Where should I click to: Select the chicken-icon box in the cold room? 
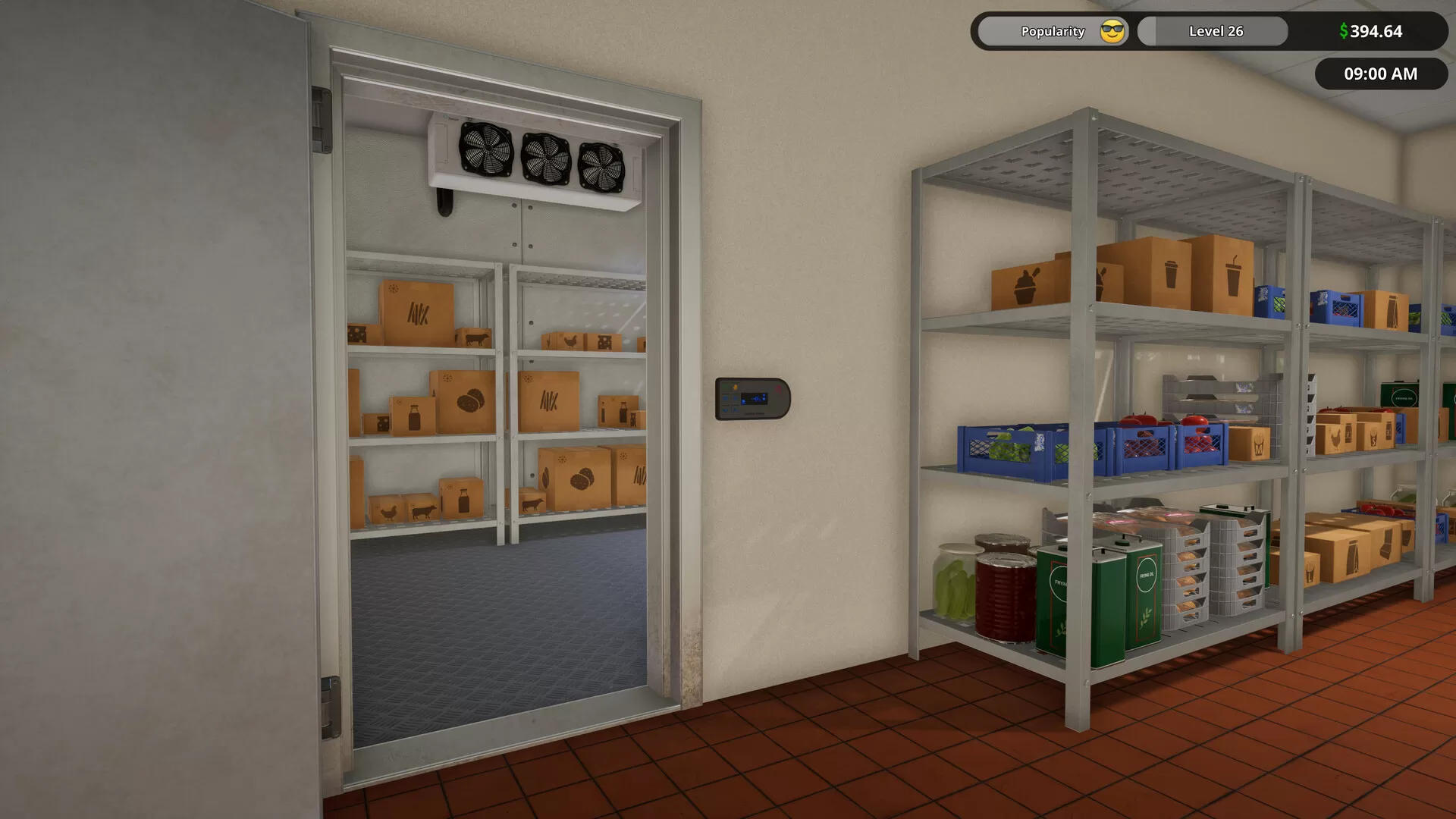(x=572, y=340)
